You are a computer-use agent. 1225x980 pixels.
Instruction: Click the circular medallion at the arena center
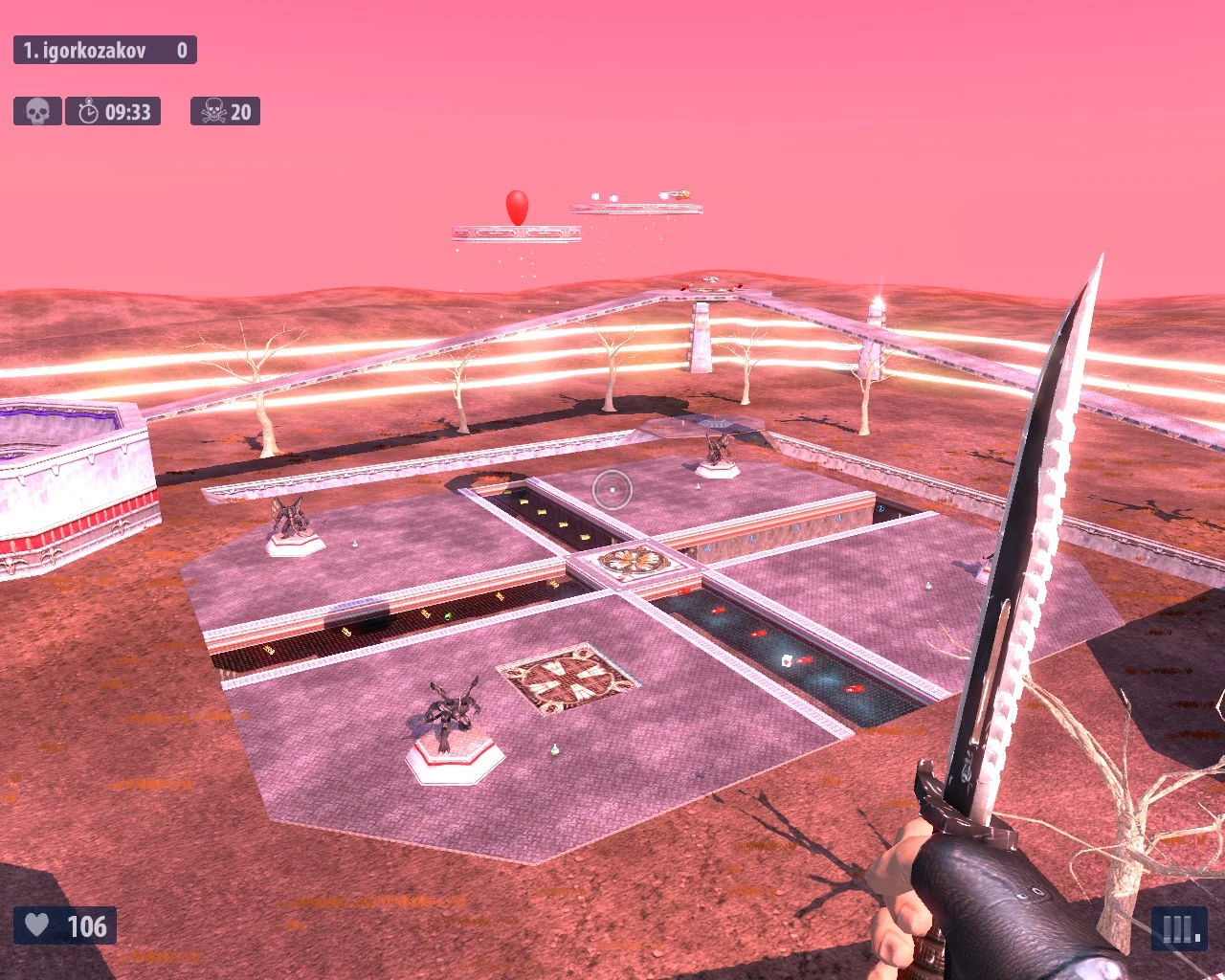click(636, 560)
